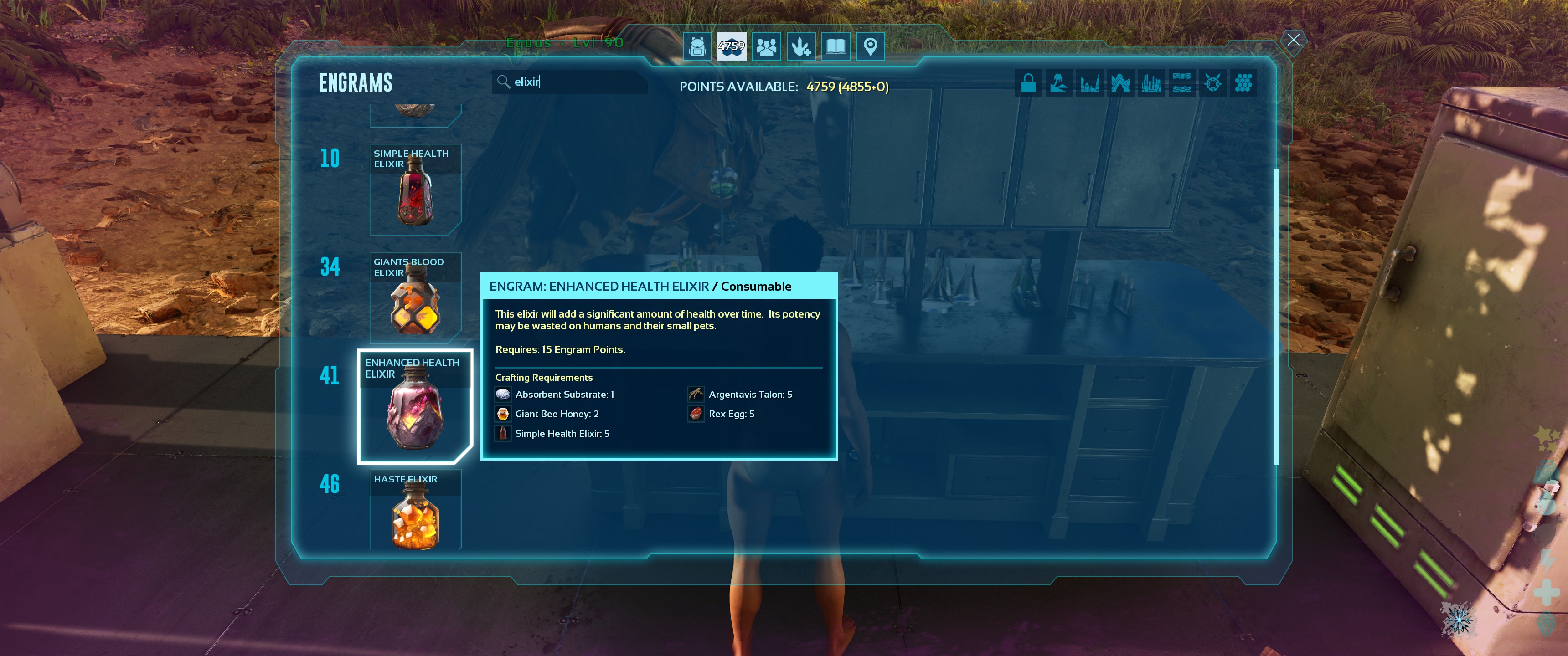Toggle the split hexagon strips filter
Image resolution: width=1568 pixels, height=656 pixels.
(1181, 83)
